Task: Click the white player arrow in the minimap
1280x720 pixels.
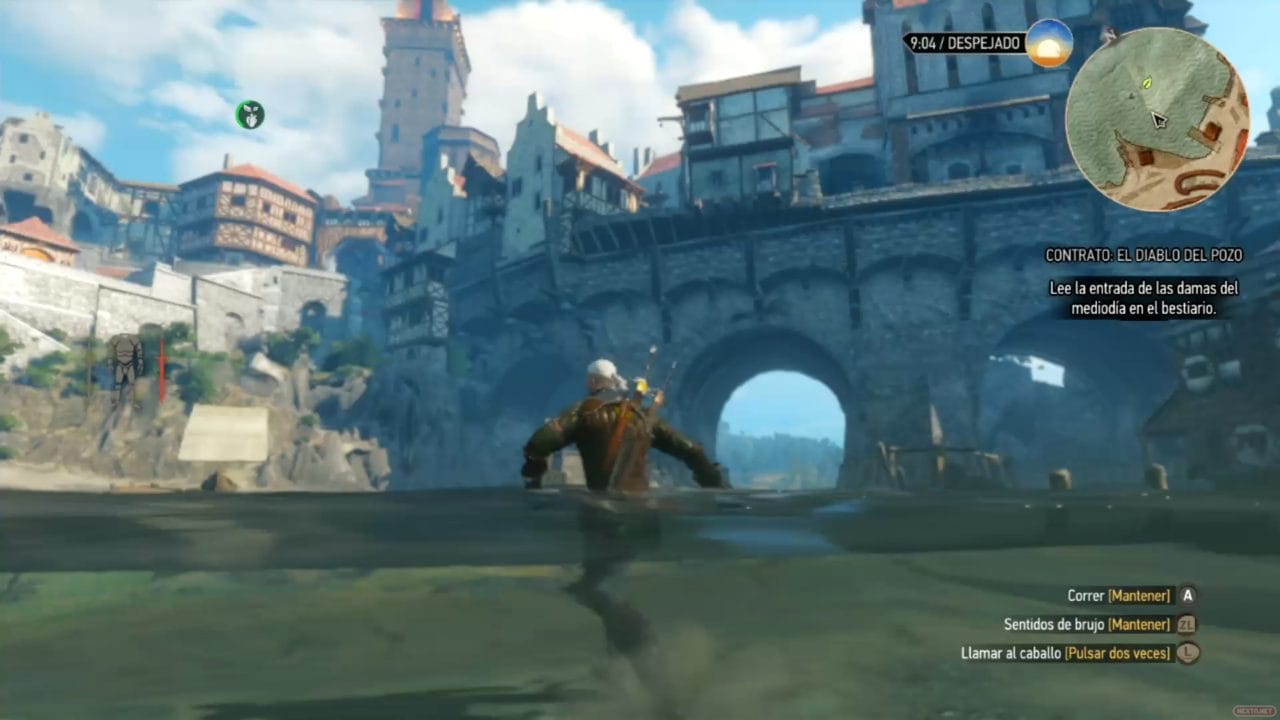Action: [x=1157, y=120]
